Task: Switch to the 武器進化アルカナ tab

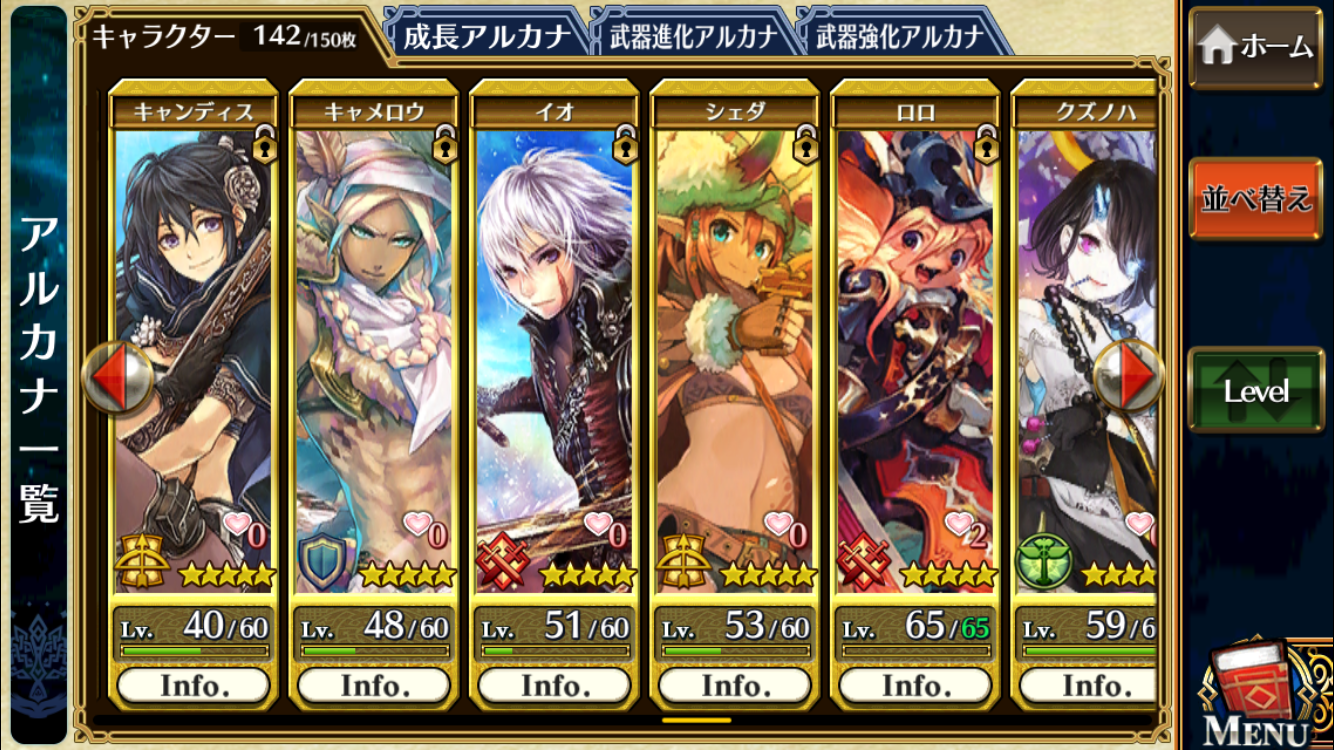Action: 693,37
